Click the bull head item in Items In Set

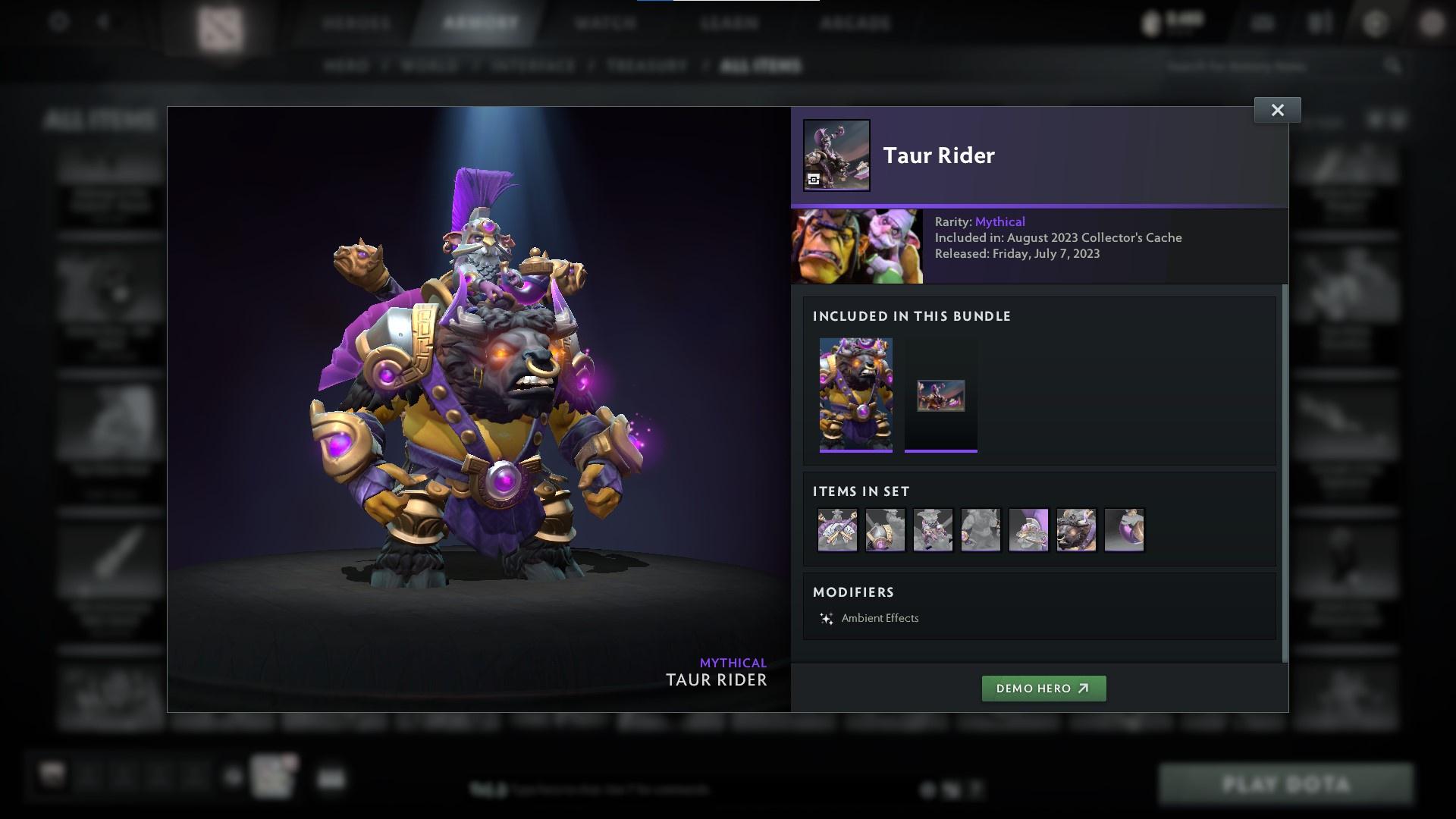click(x=1077, y=530)
